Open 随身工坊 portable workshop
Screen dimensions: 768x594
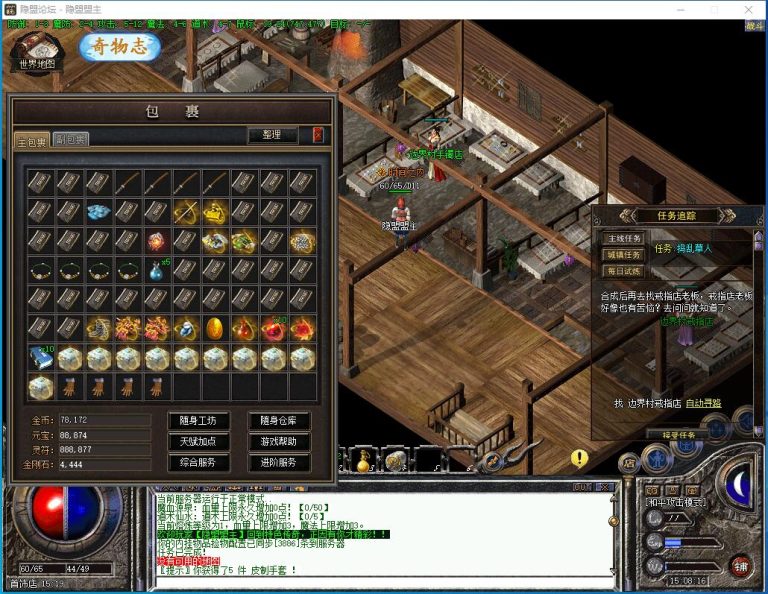(x=198, y=420)
